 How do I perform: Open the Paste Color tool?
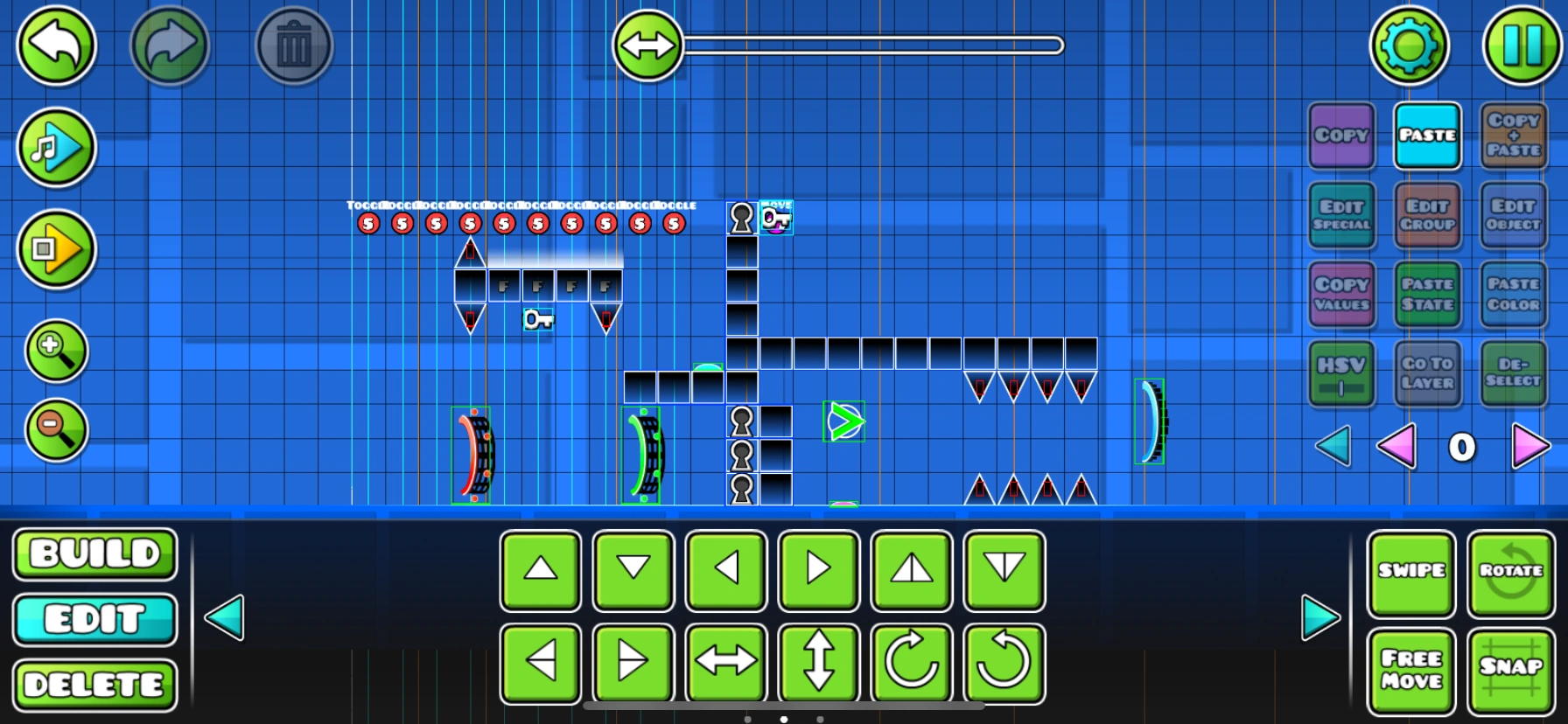(1513, 295)
